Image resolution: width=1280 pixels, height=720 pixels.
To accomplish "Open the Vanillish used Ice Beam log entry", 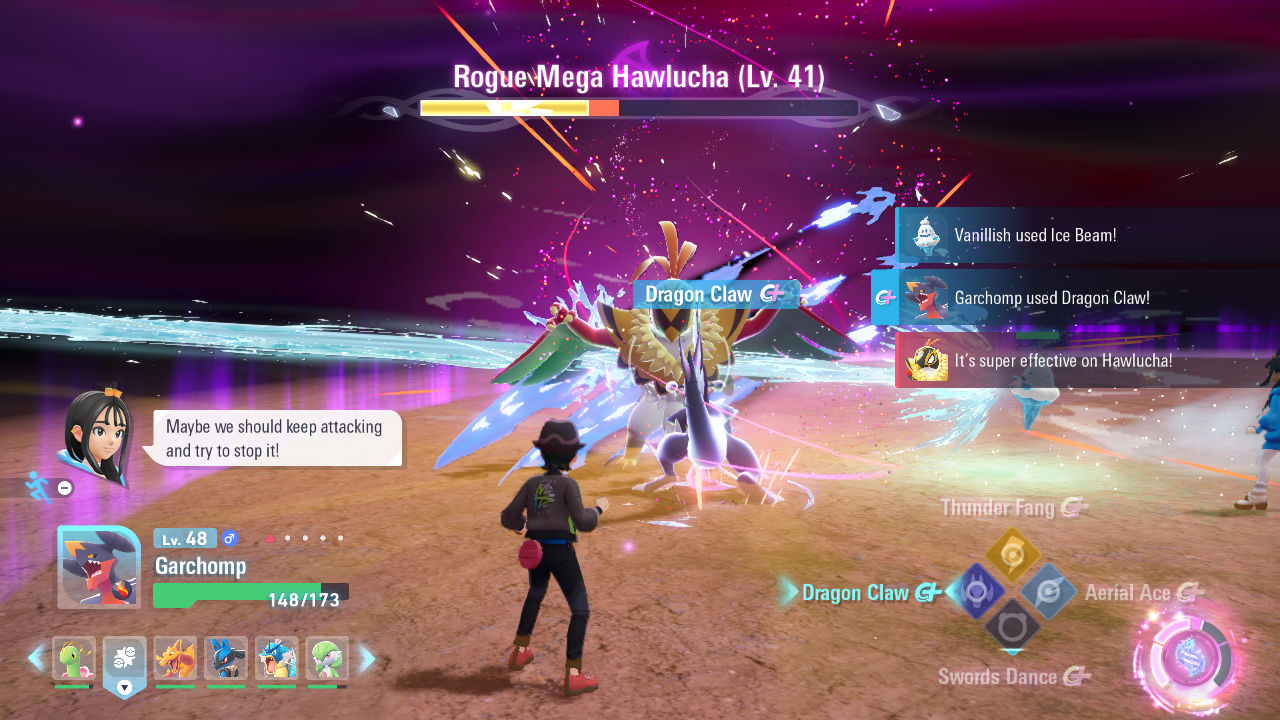I will (1087, 236).
